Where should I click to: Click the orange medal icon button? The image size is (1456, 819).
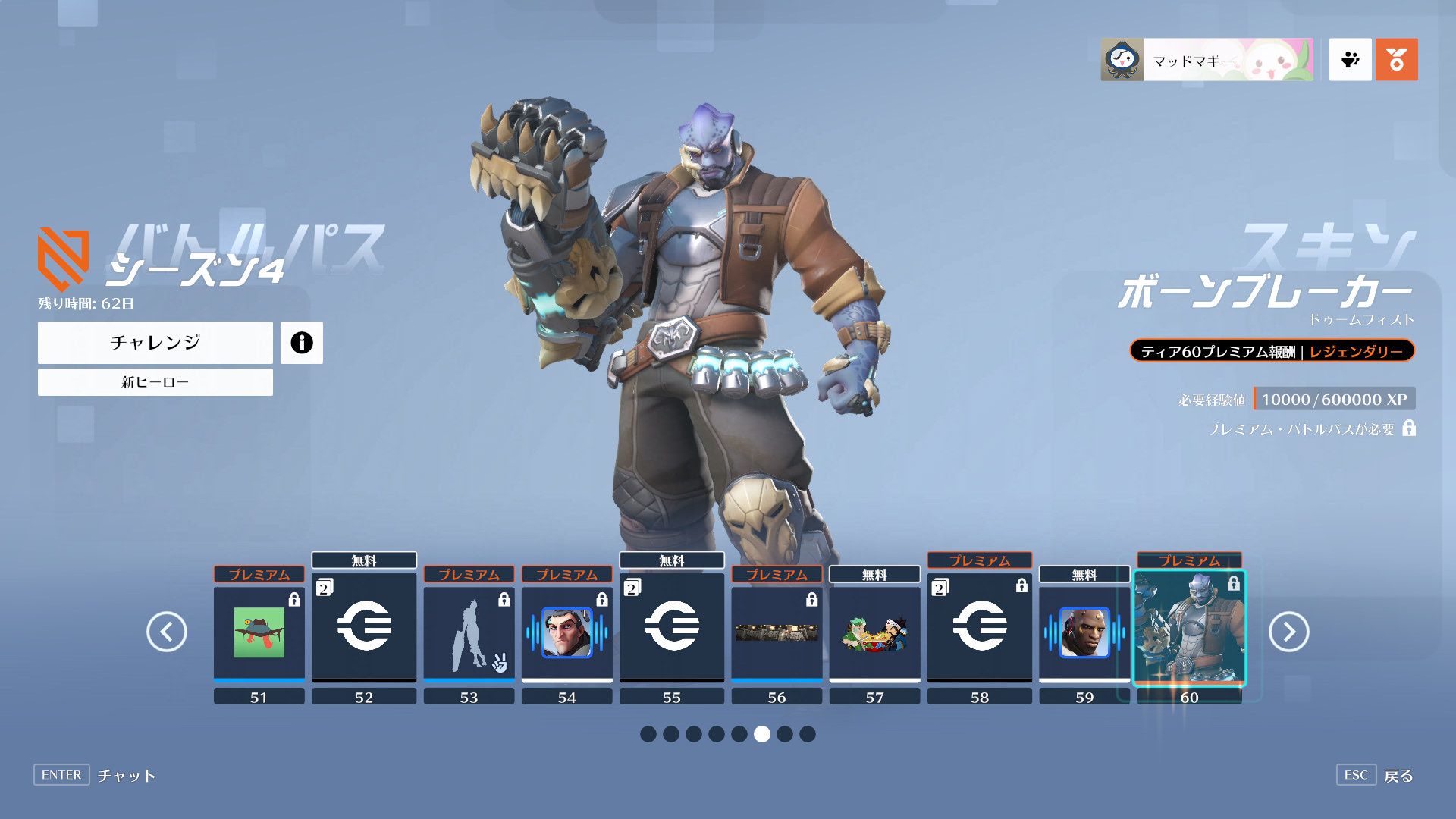click(x=1397, y=60)
